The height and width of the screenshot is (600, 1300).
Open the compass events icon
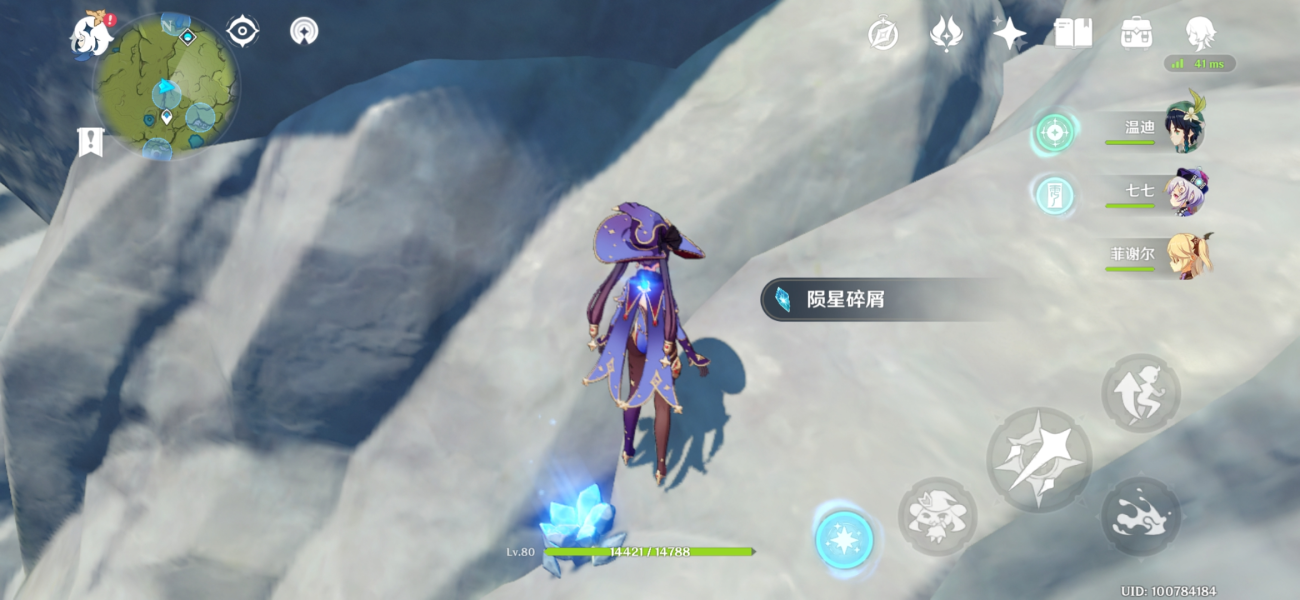click(x=883, y=34)
